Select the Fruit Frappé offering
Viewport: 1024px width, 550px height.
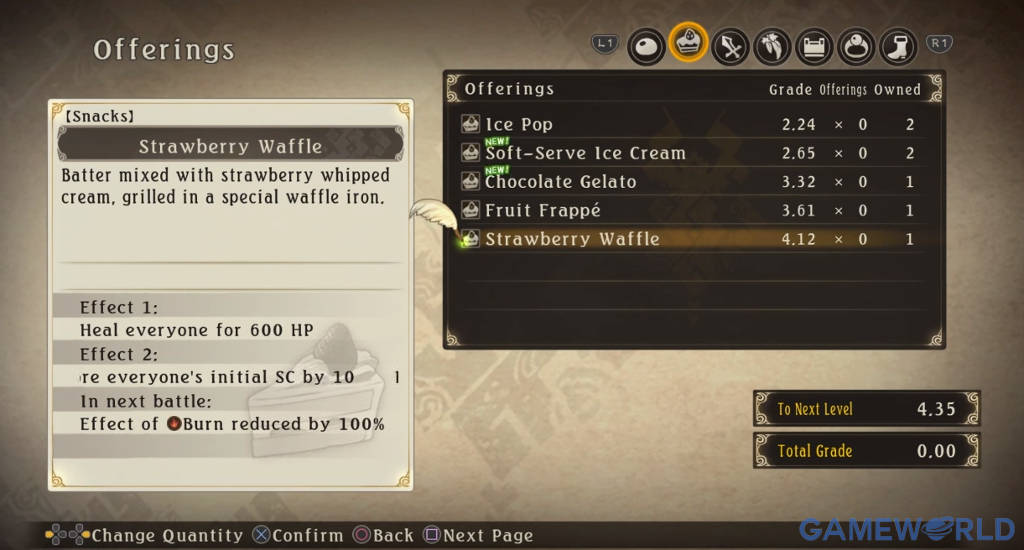[x=543, y=211]
